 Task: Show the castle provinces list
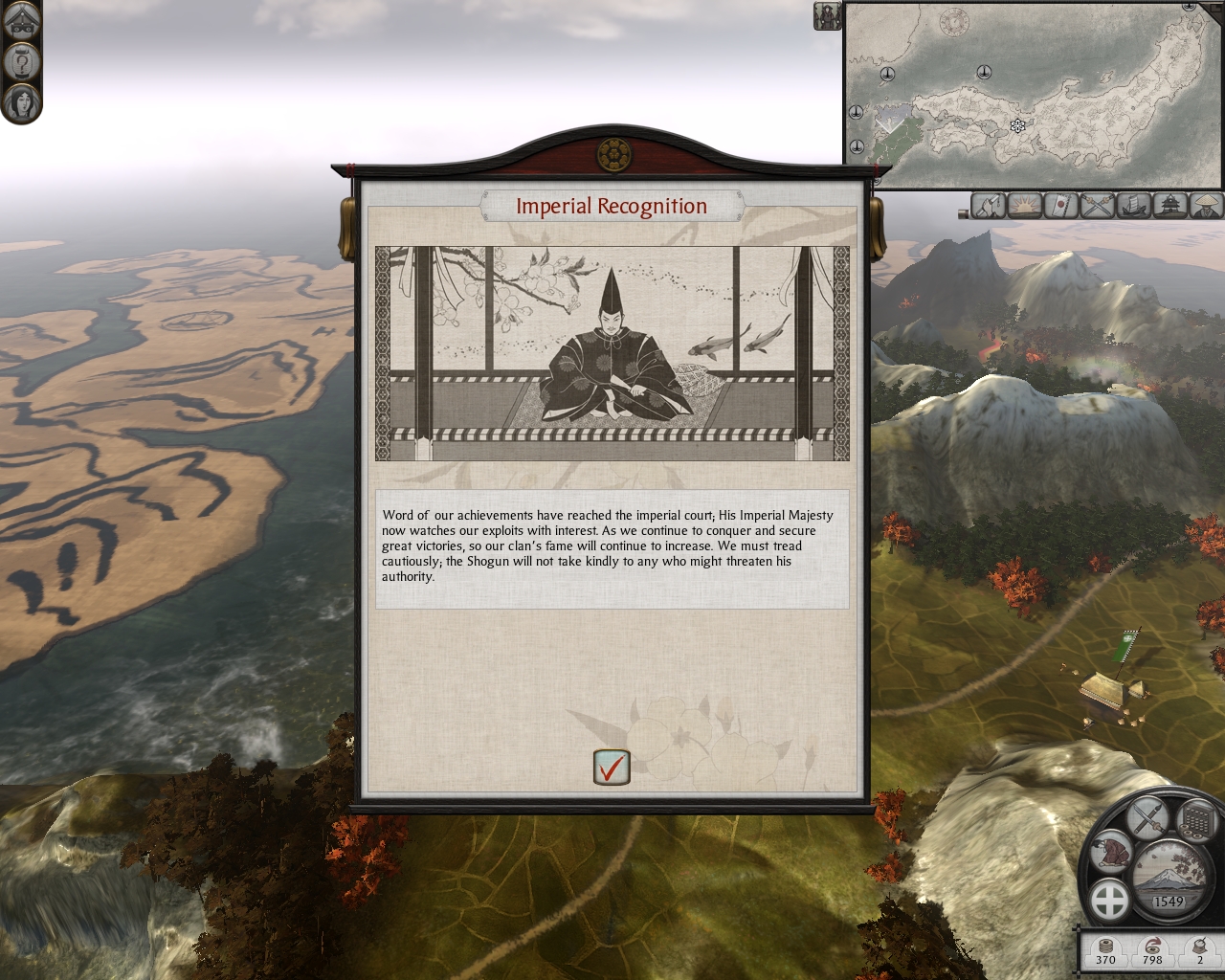click(1170, 205)
